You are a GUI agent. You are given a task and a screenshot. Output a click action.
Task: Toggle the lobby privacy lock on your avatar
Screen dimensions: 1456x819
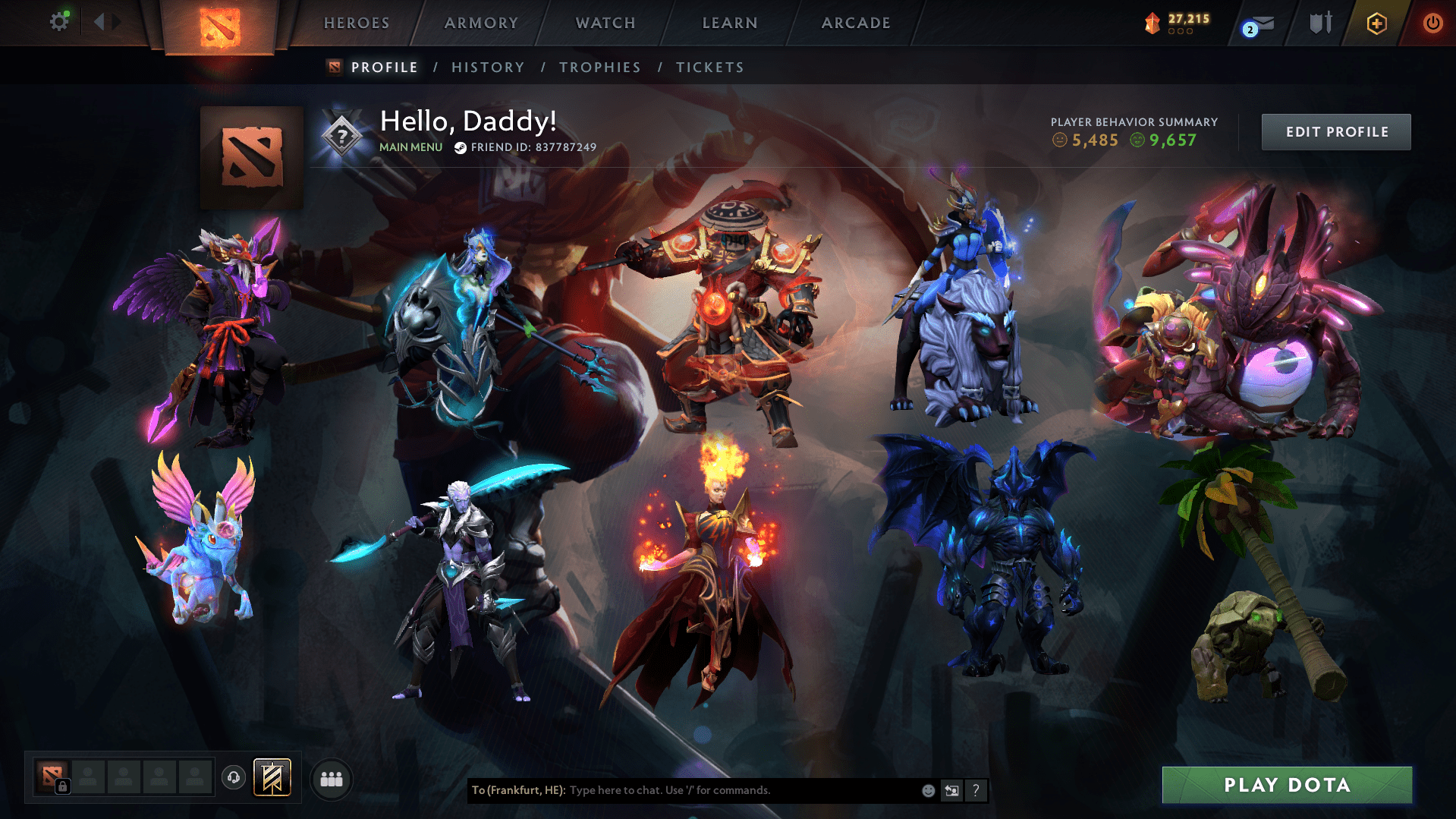tap(64, 785)
